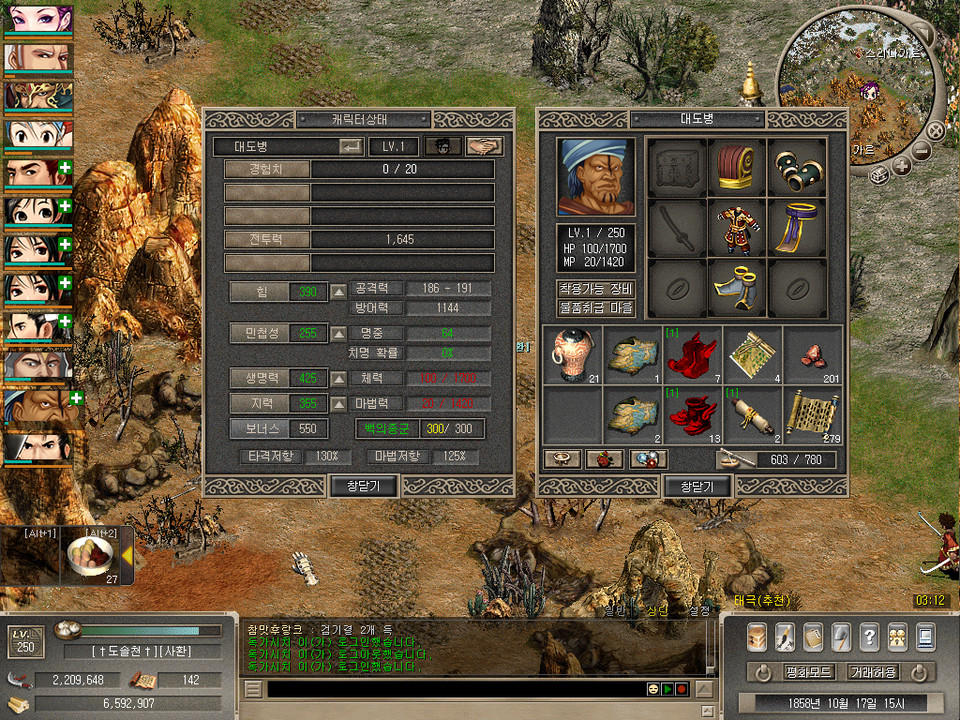Increase the 생명력 vitality stat
960x720 pixels.
(x=339, y=379)
